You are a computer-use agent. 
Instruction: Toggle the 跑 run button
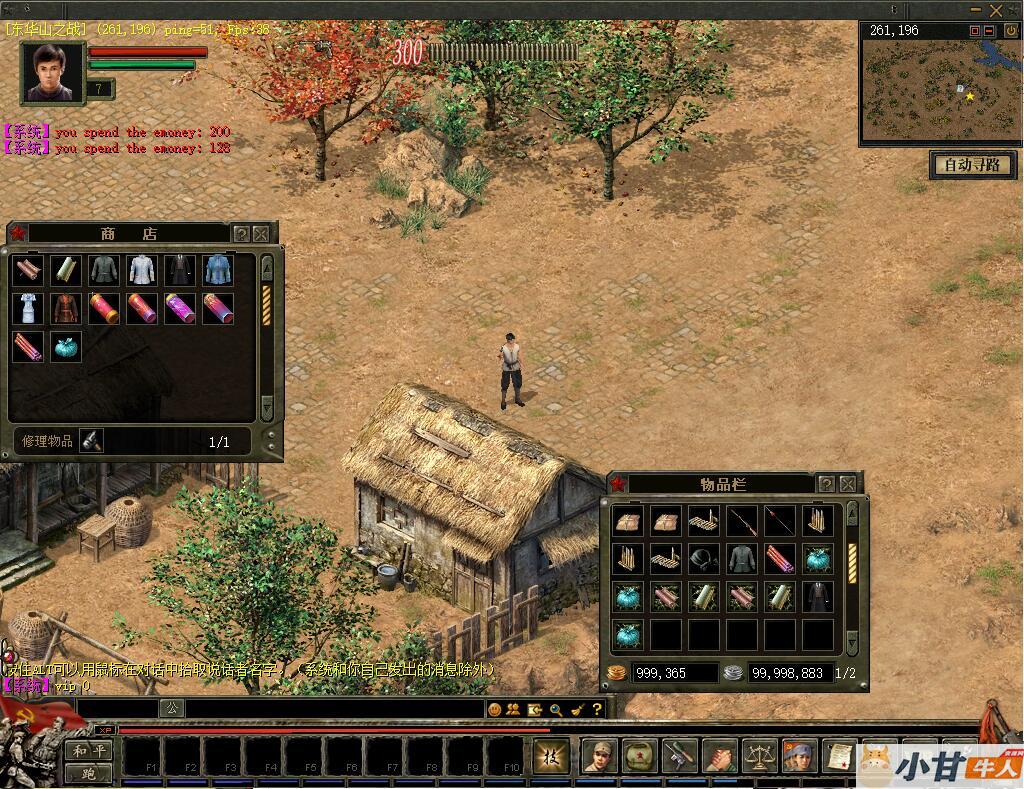[88, 773]
